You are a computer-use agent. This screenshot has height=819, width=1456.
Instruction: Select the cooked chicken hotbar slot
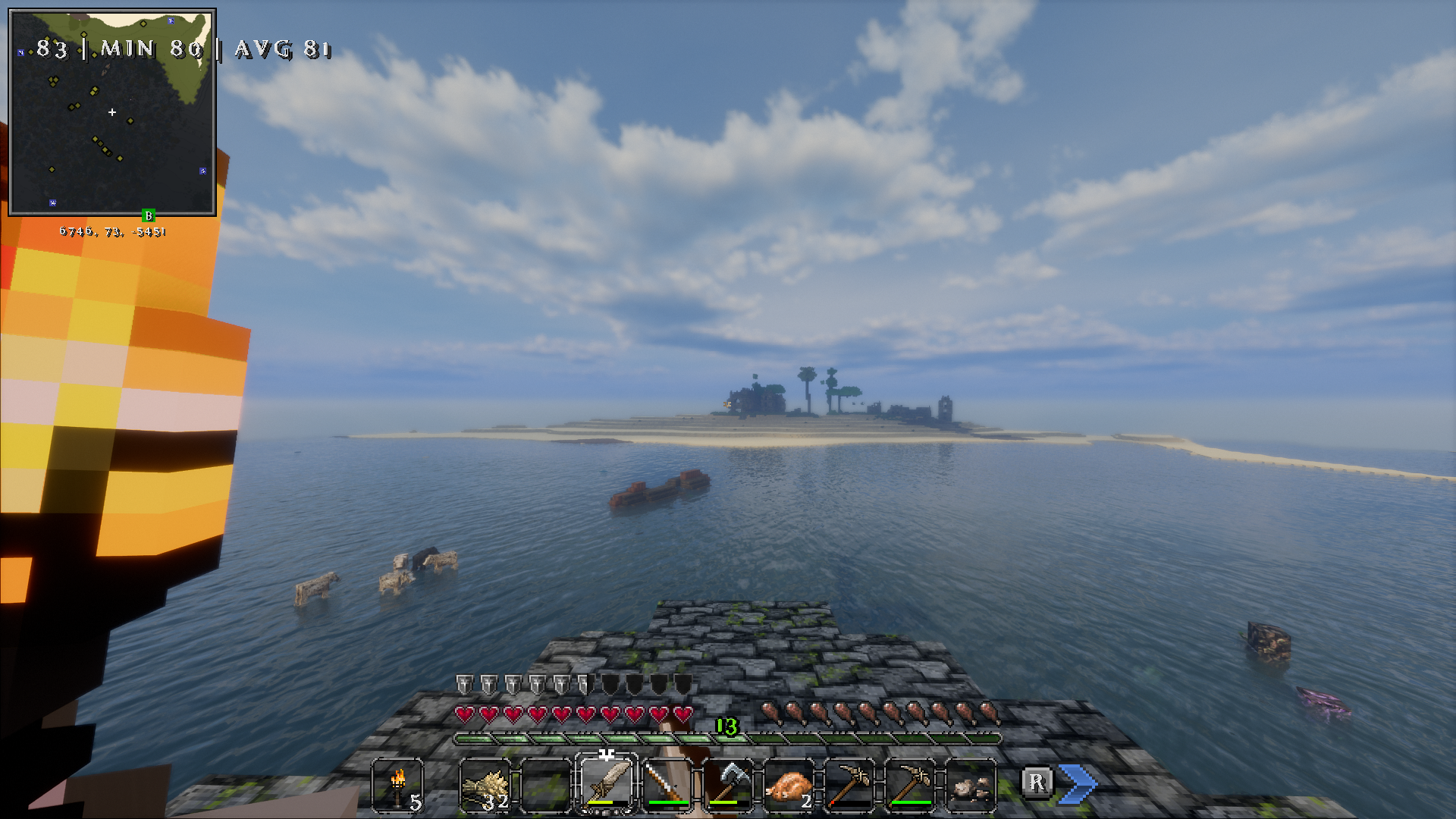pos(789,784)
